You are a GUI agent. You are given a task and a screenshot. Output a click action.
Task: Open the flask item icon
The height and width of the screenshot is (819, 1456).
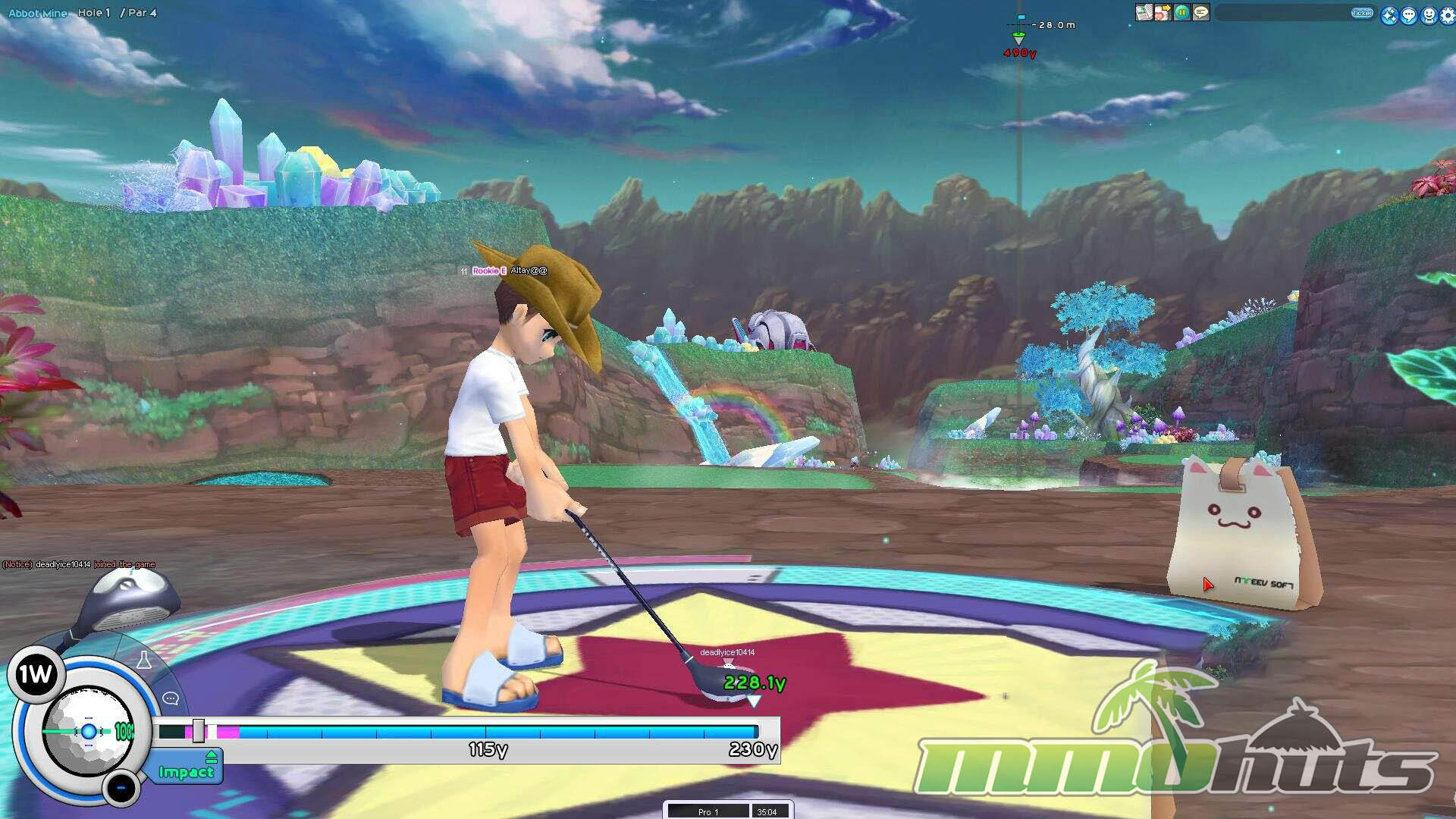point(143,660)
